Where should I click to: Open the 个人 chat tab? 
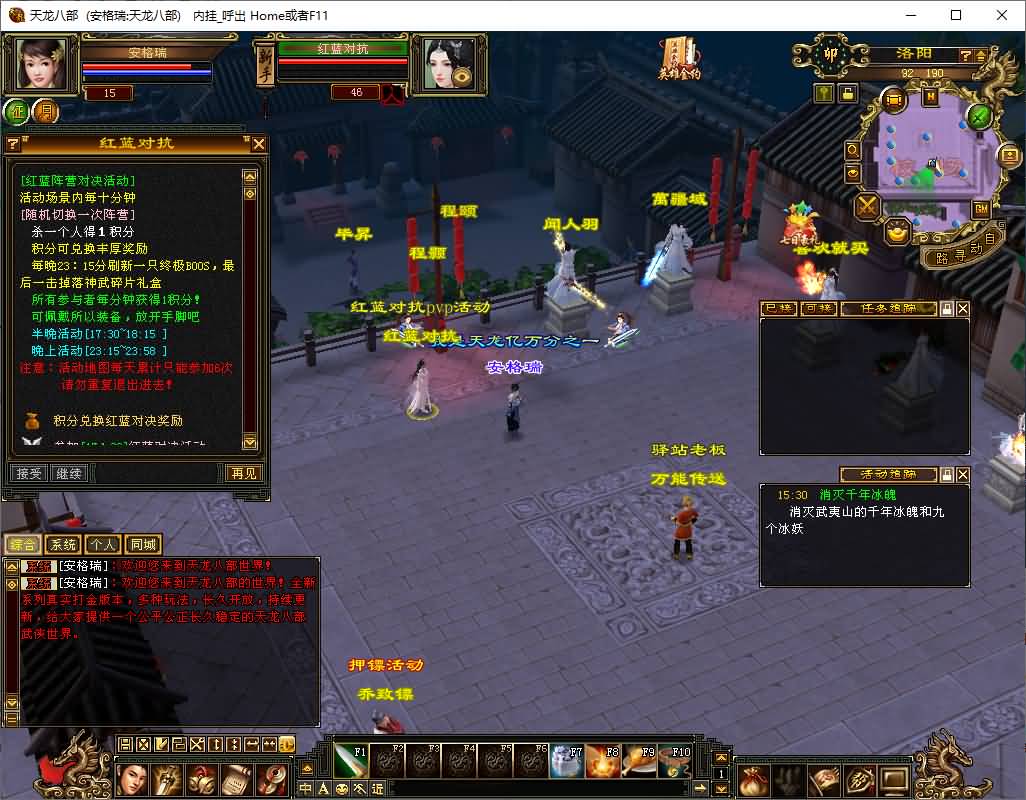(x=102, y=545)
